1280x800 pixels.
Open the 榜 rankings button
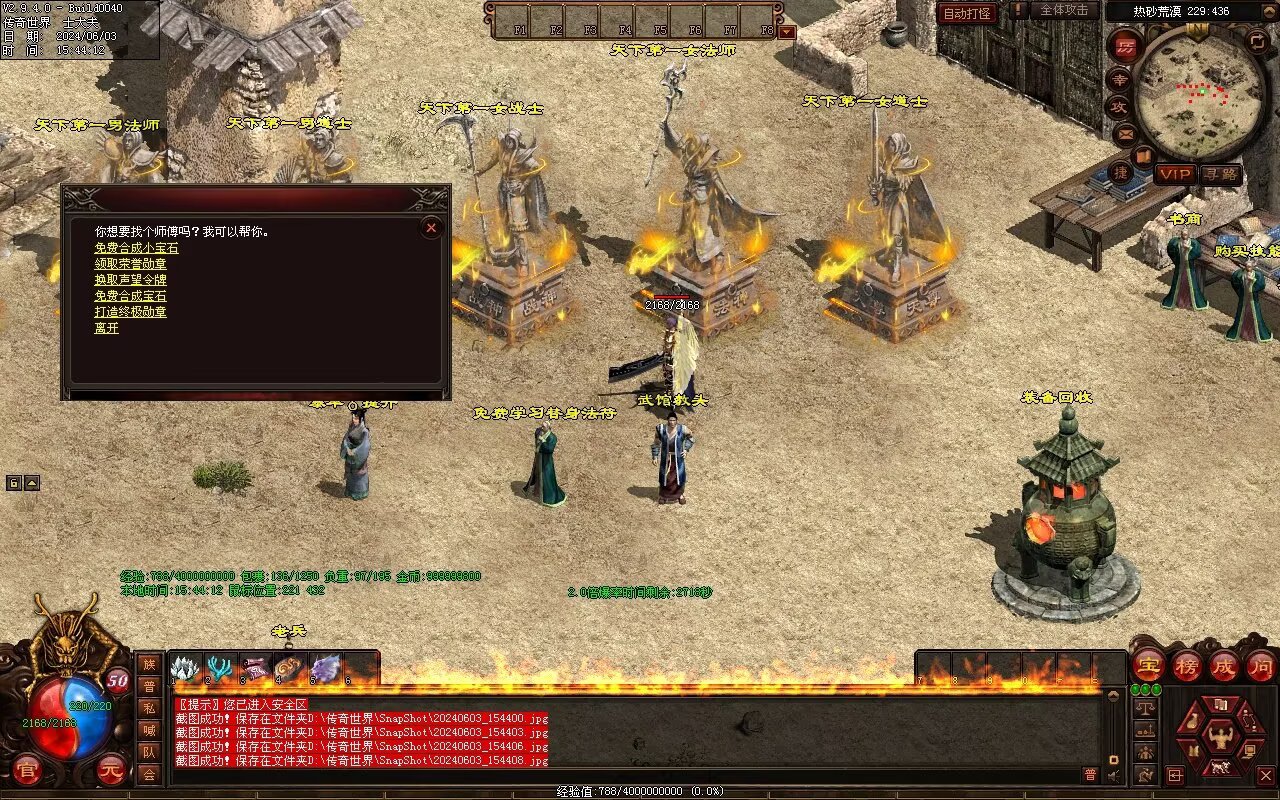[x=1186, y=665]
